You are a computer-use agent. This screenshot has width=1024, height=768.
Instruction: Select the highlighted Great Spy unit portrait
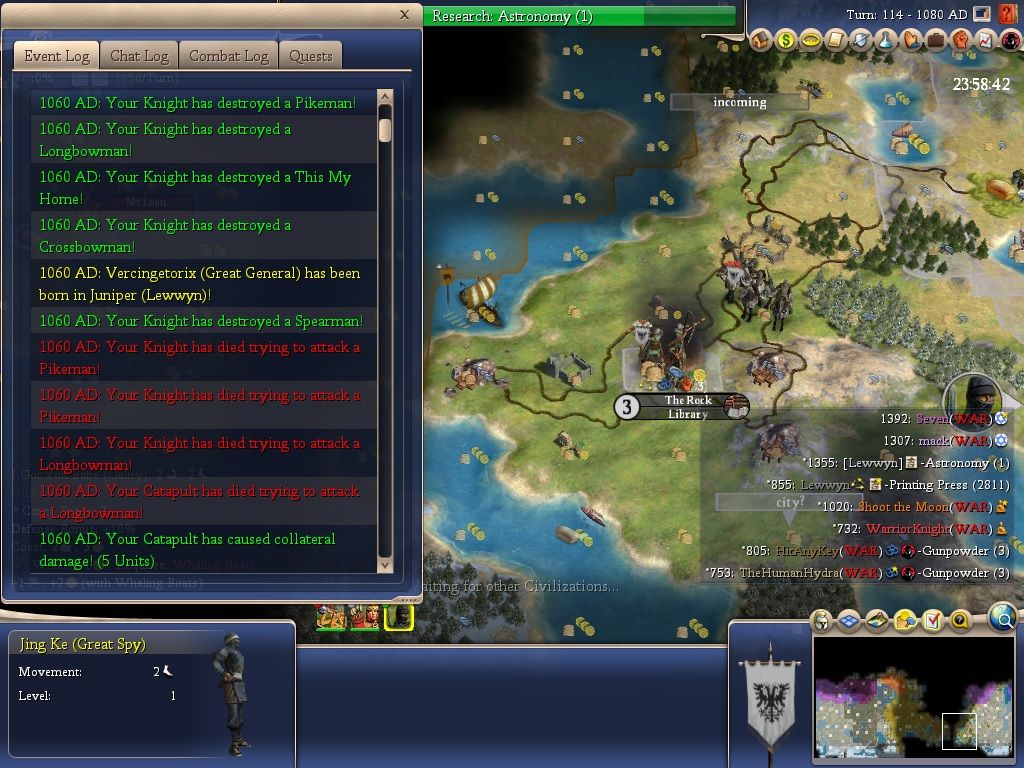399,617
